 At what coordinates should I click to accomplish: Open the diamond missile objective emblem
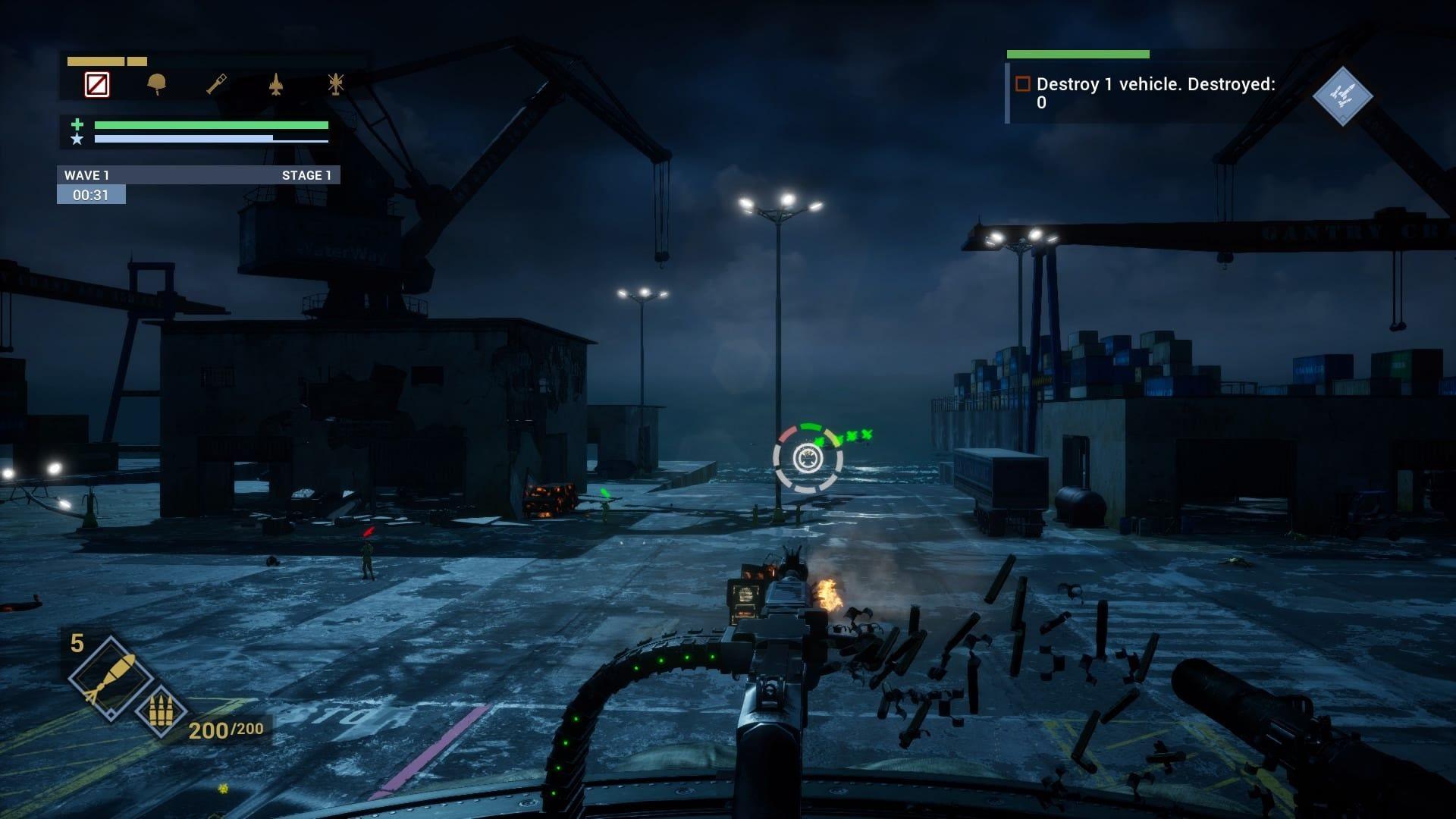coord(1342,96)
